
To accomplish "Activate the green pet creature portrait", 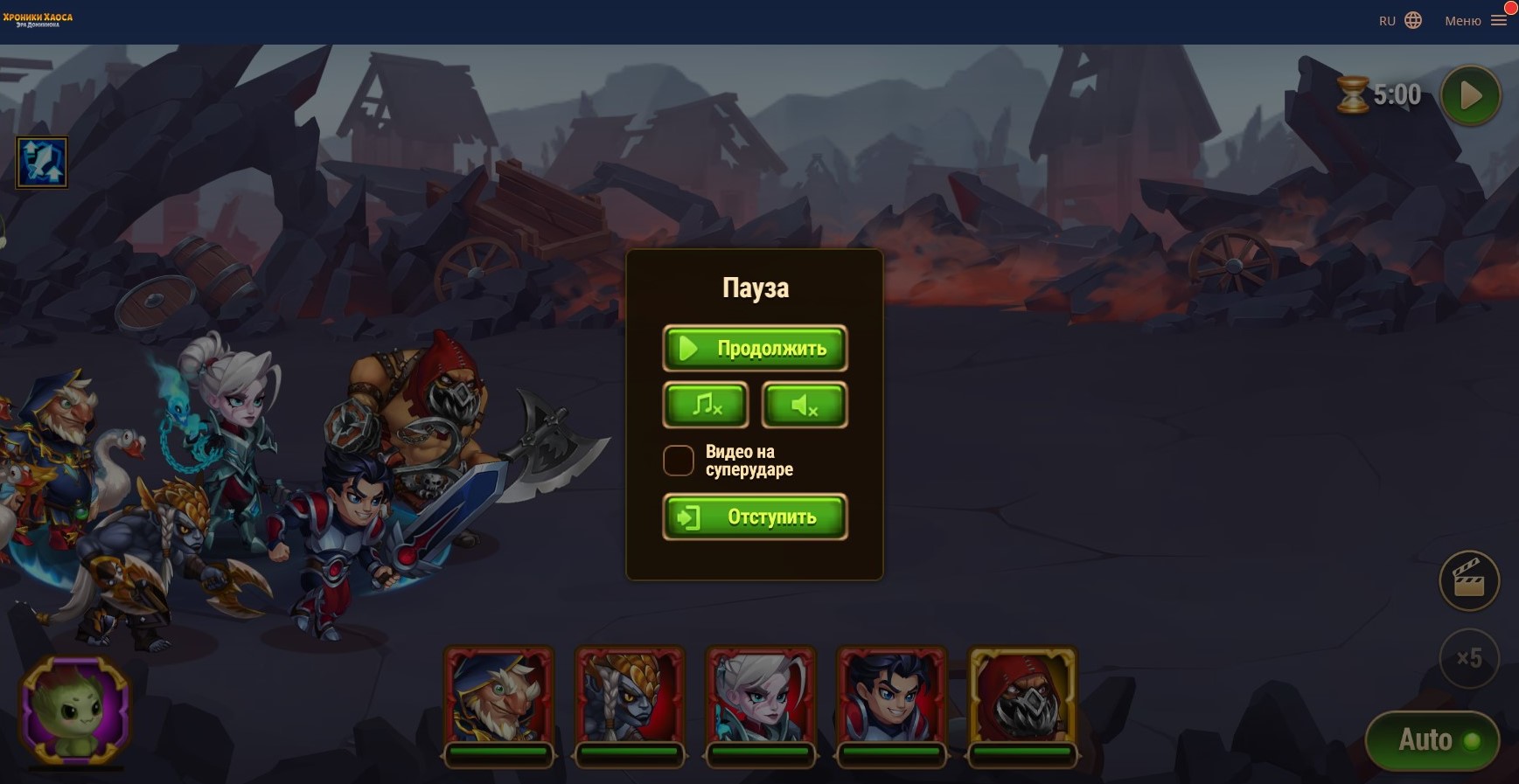I will pos(76,709).
